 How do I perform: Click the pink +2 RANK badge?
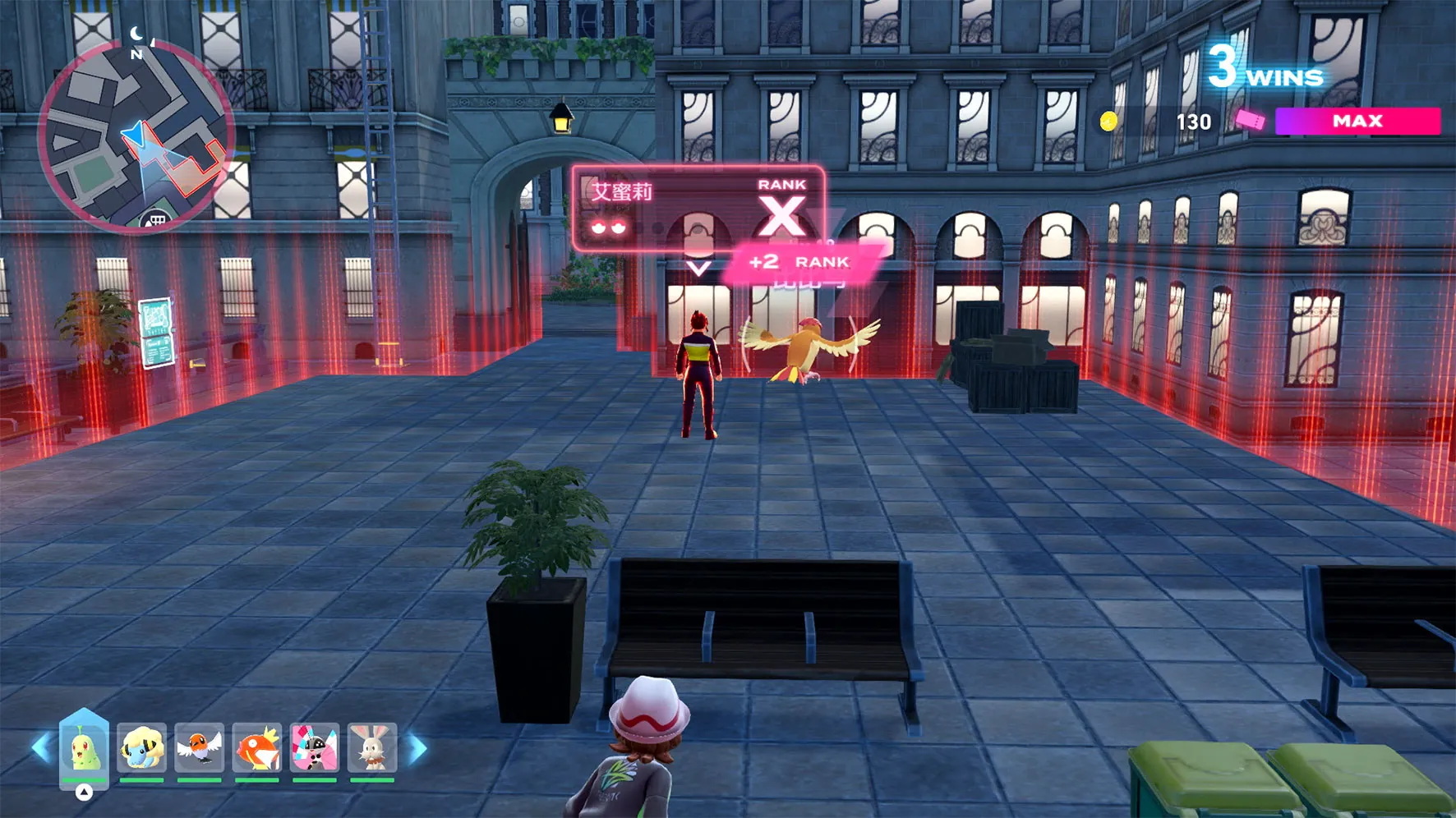tap(799, 262)
